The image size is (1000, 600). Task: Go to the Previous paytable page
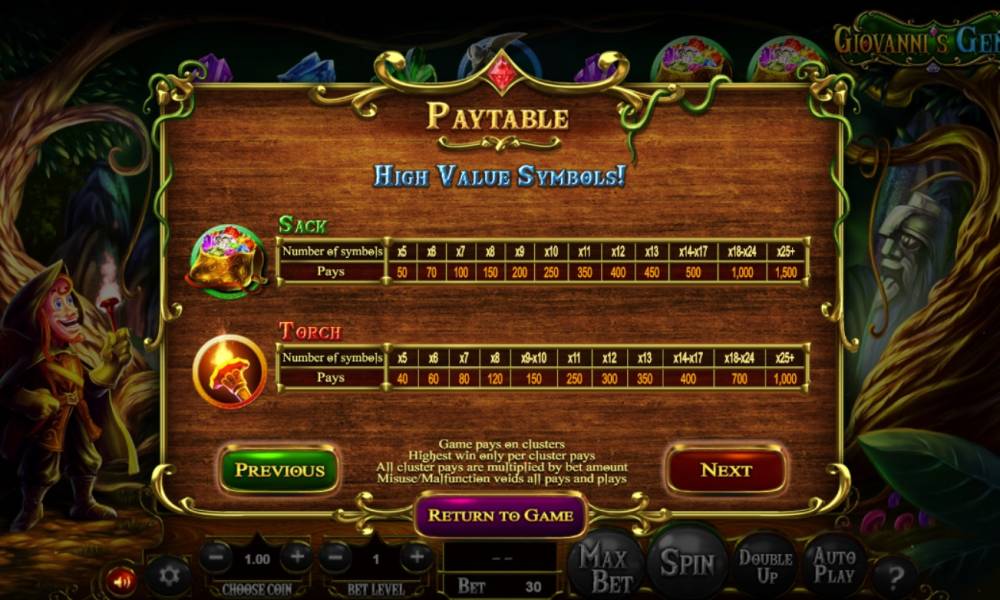click(x=279, y=470)
